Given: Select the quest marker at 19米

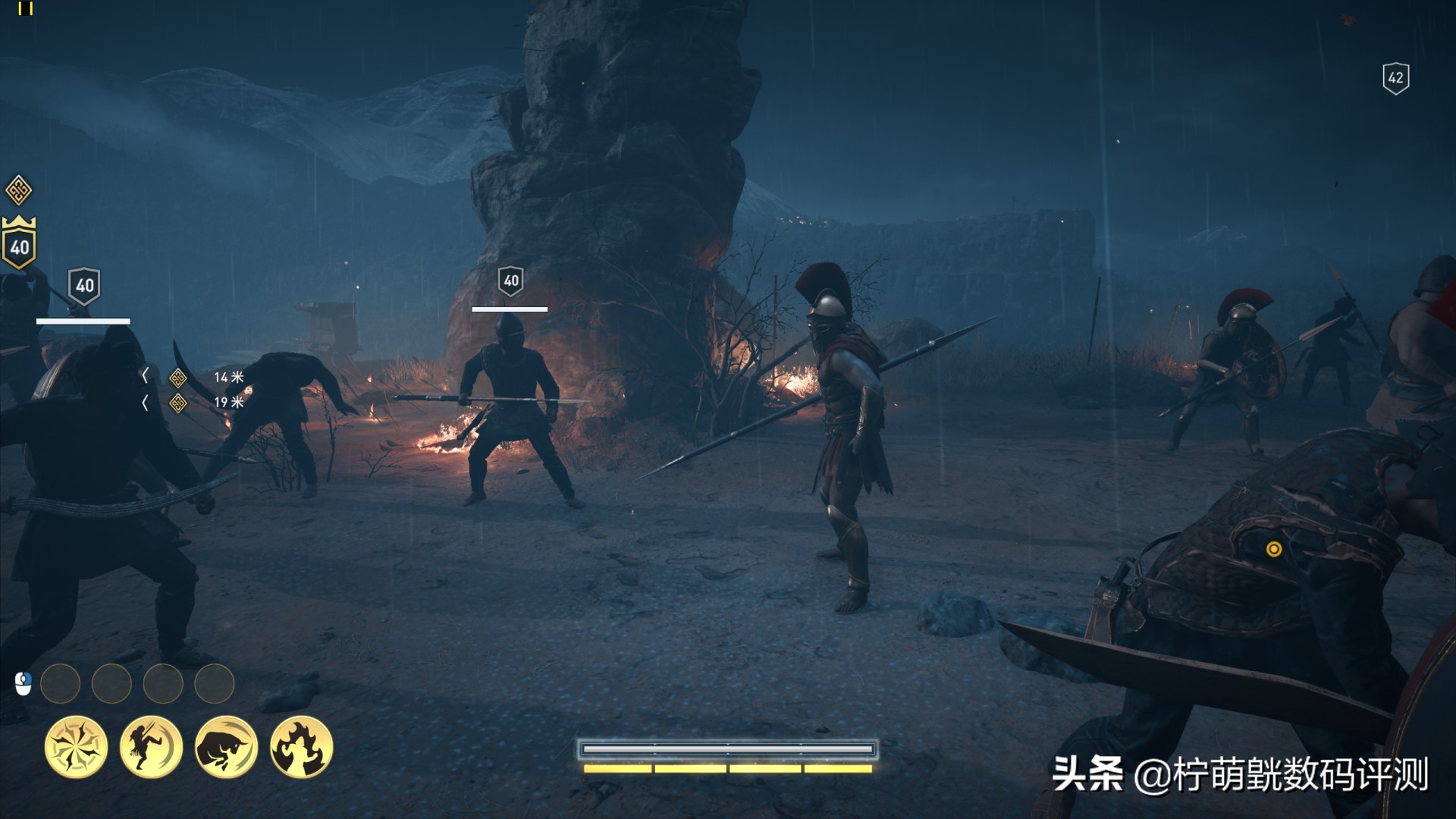Looking at the screenshot, I should coord(177,403).
